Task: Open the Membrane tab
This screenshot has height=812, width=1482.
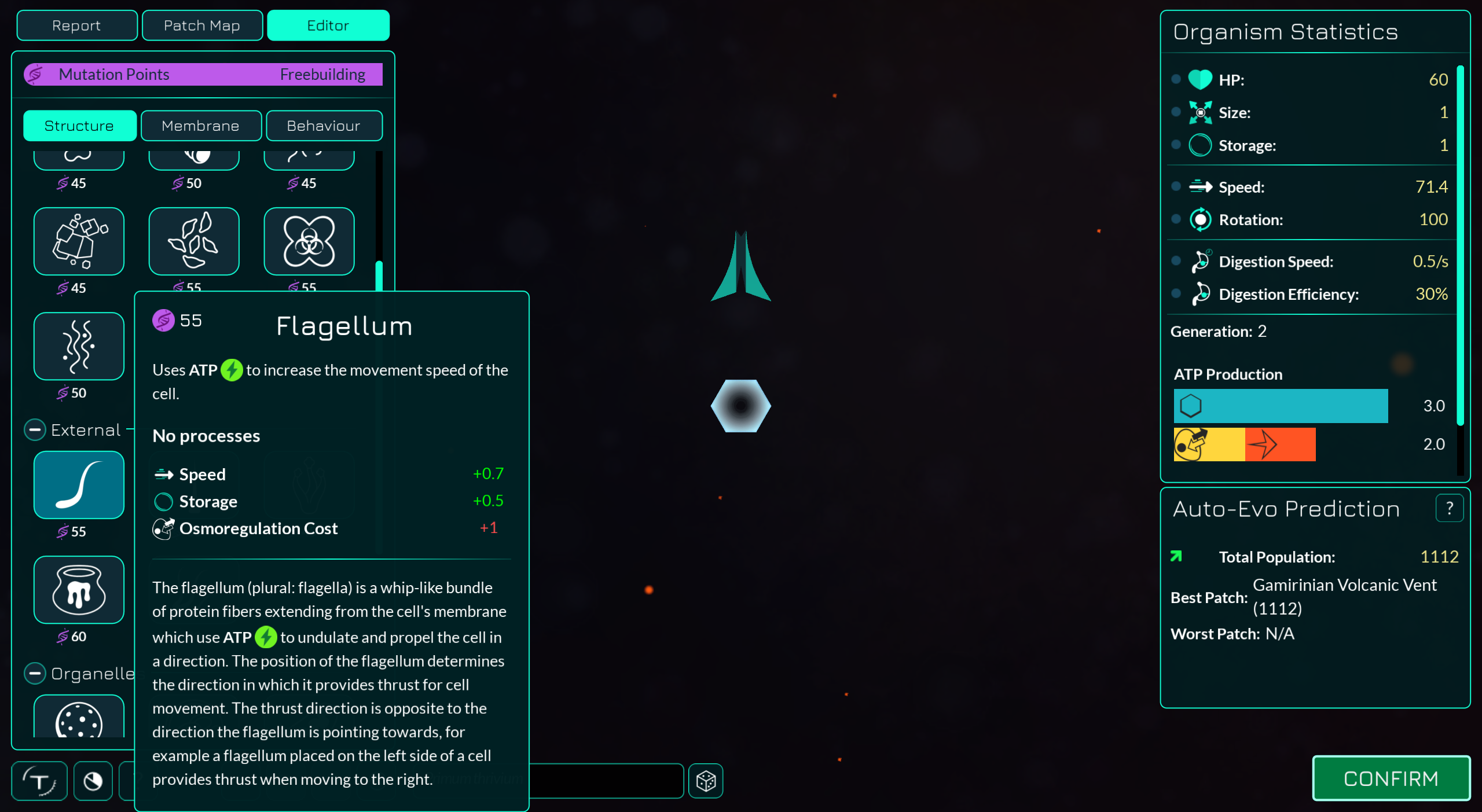Action: pos(201,126)
